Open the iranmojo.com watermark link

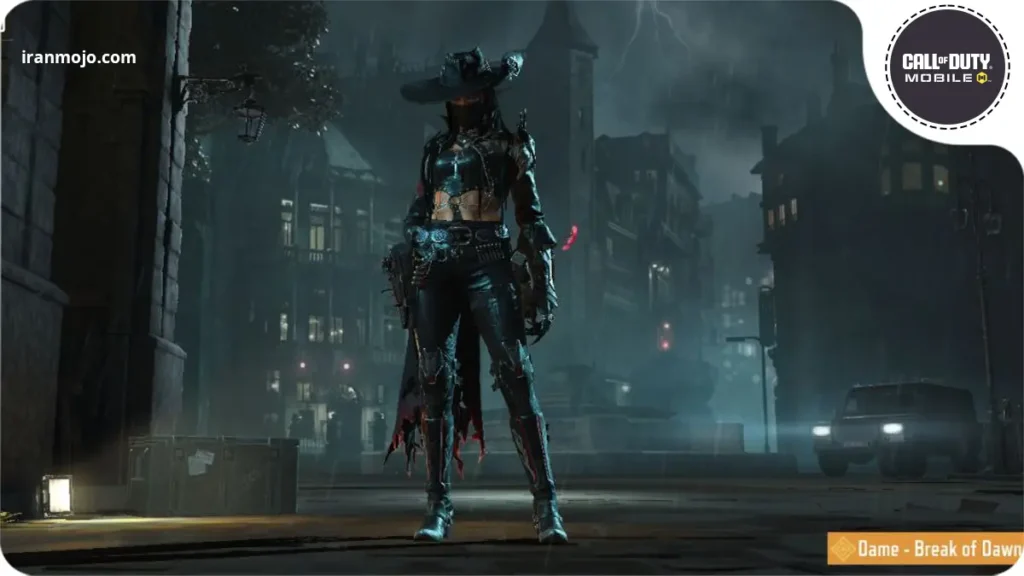tap(78, 57)
